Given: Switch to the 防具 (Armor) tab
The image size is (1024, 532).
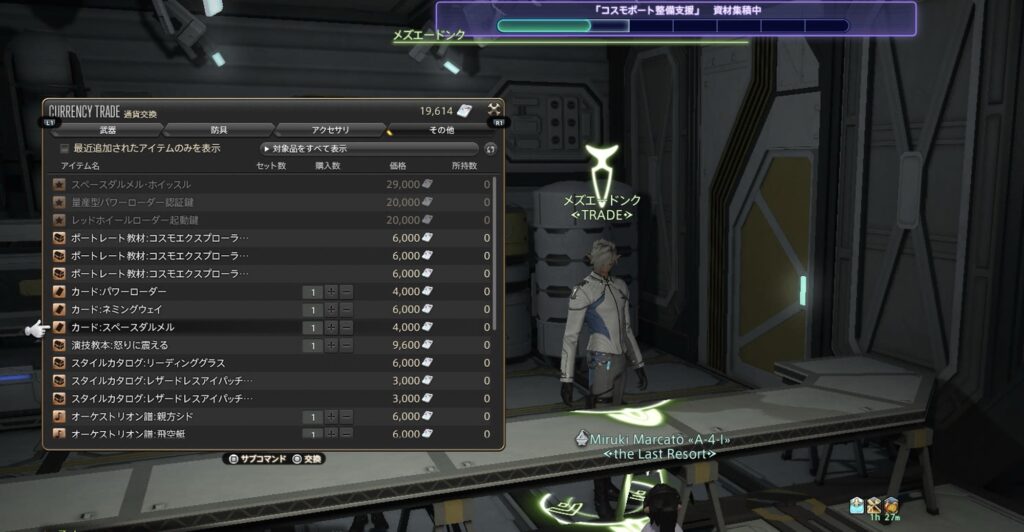Looking at the screenshot, I should click(x=218, y=130).
